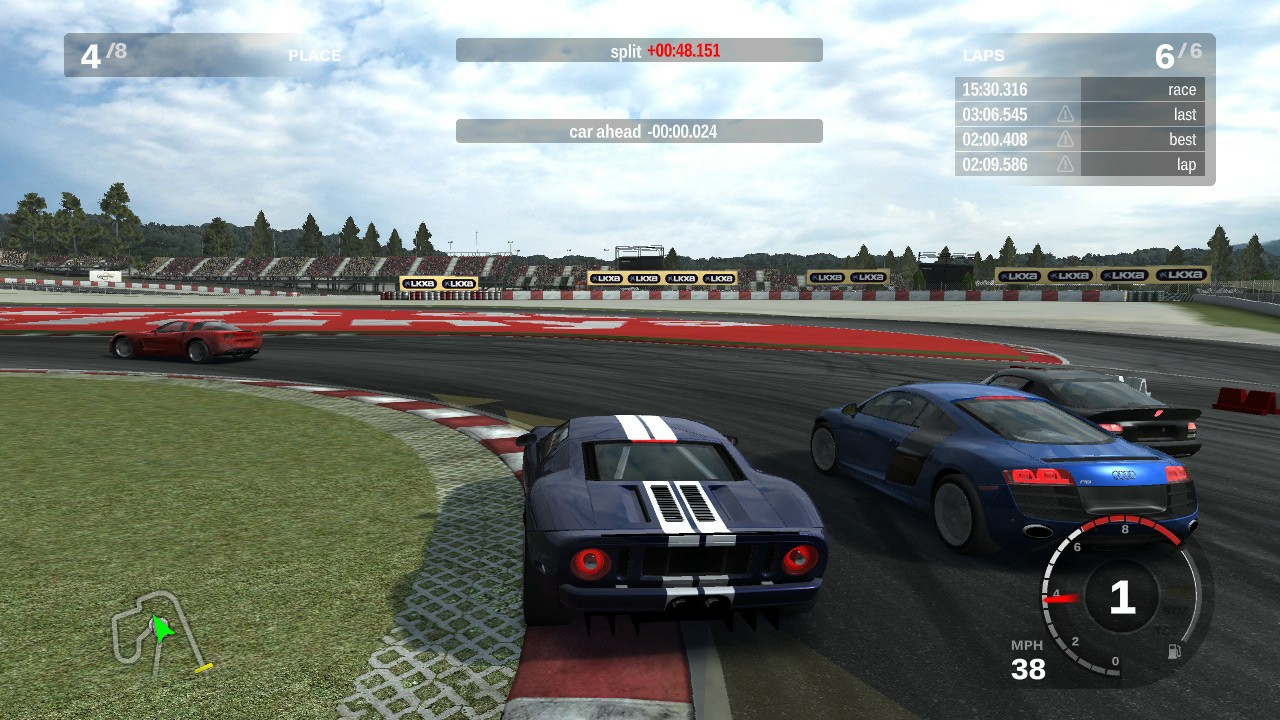Select the warning triangle next to last lap time
Image resolution: width=1280 pixels, height=720 pixels.
1064,113
